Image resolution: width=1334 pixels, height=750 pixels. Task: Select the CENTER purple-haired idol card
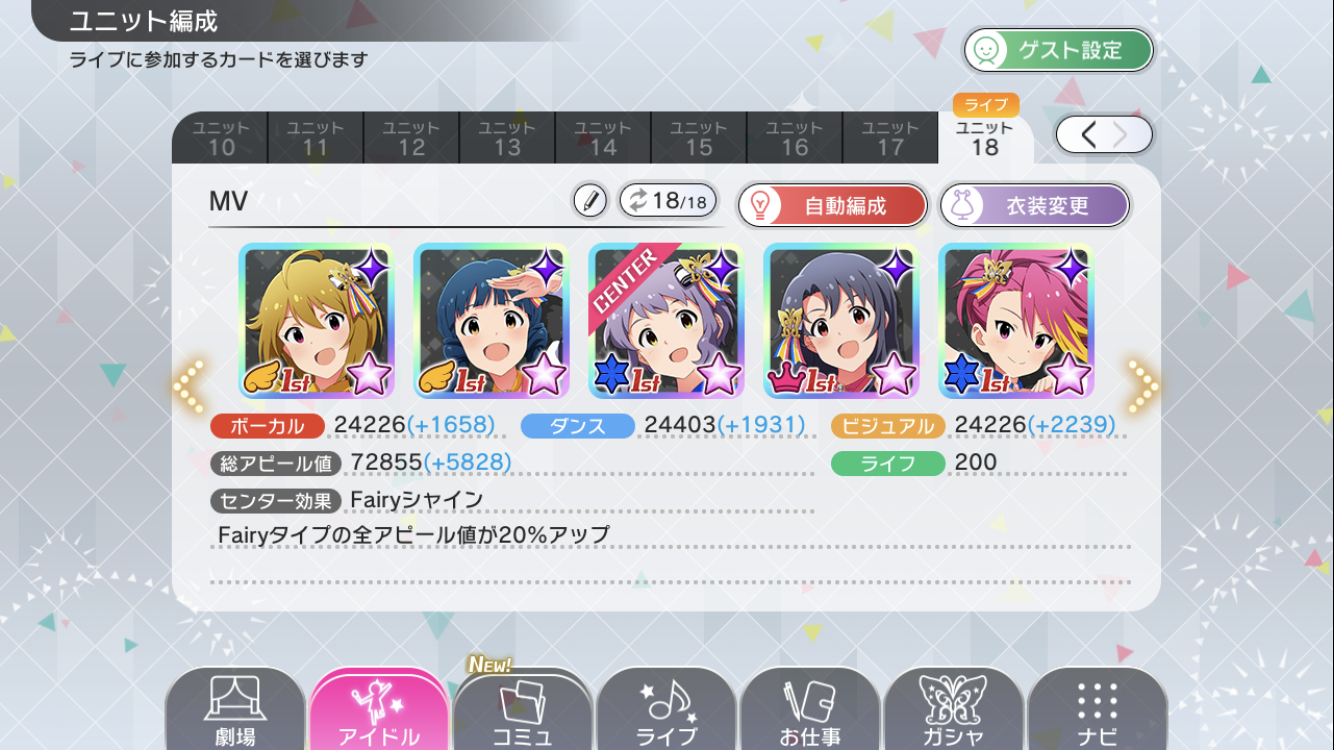[x=665, y=321]
